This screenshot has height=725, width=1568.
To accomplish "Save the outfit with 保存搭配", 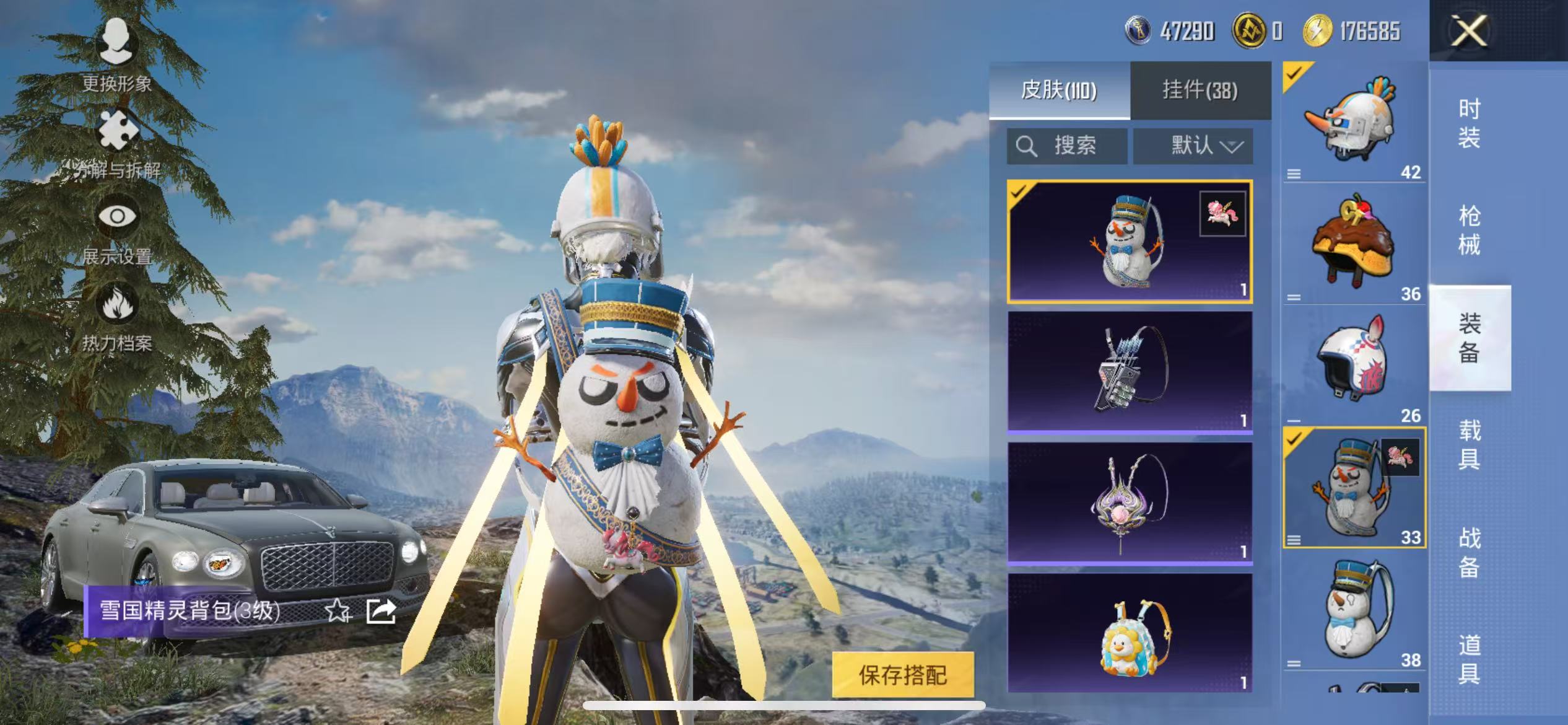I will tap(902, 675).
